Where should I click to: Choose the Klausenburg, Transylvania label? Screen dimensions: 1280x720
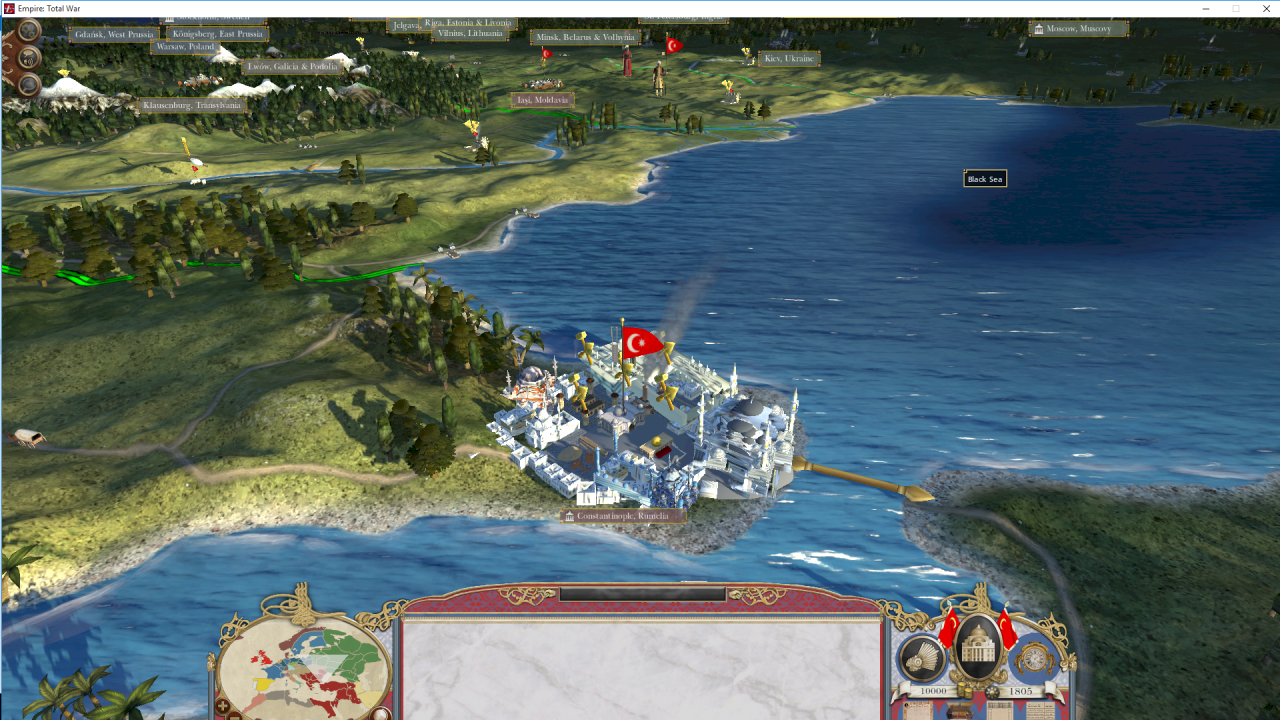(x=191, y=105)
